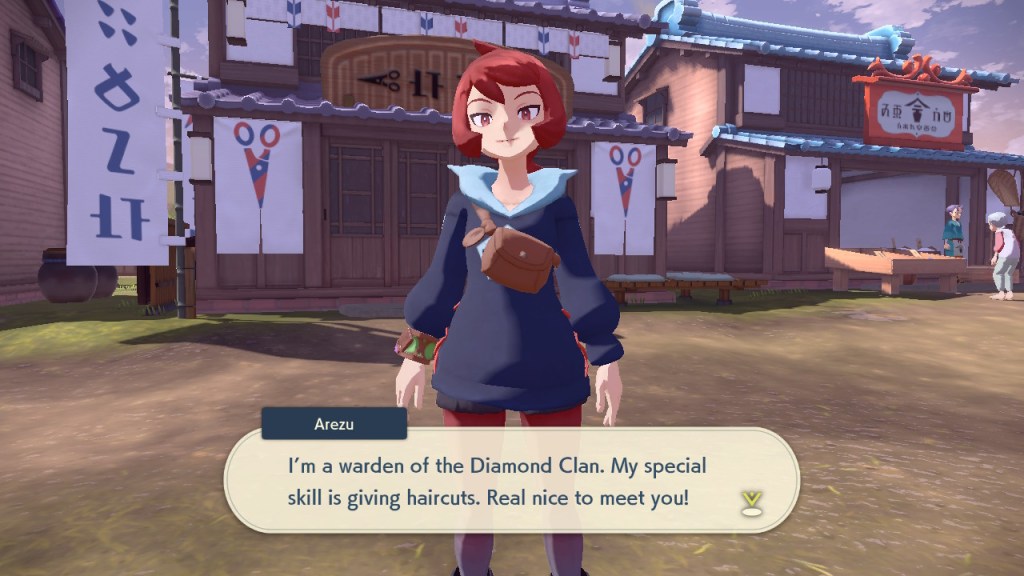Click the dialogue advance arrow indicator
Image resolution: width=1024 pixels, height=576 pixels.
click(750, 502)
